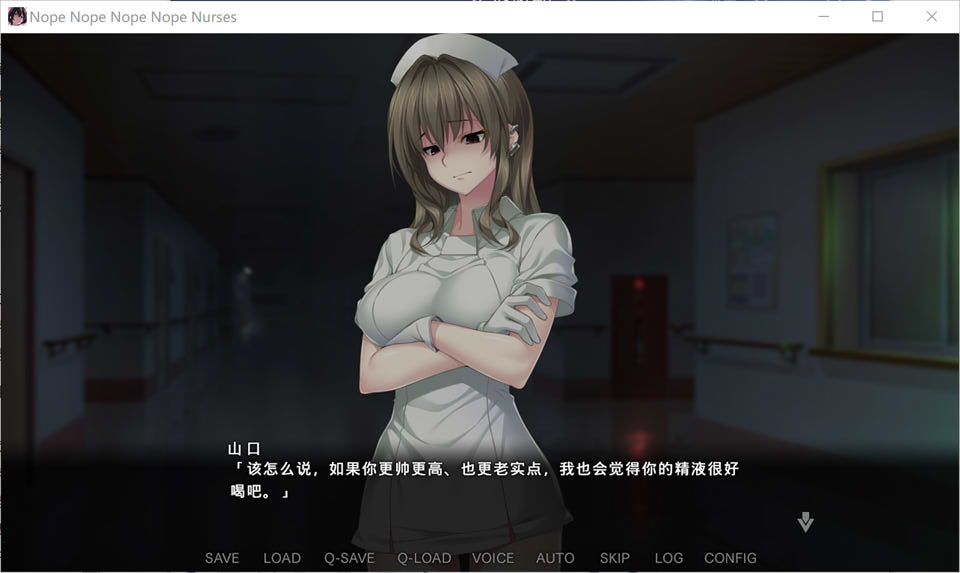The width and height of the screenshot is (960, 573).
Task: Quick save with Q-SAVE
Action: pyautogui.click(x=349, y=558)
